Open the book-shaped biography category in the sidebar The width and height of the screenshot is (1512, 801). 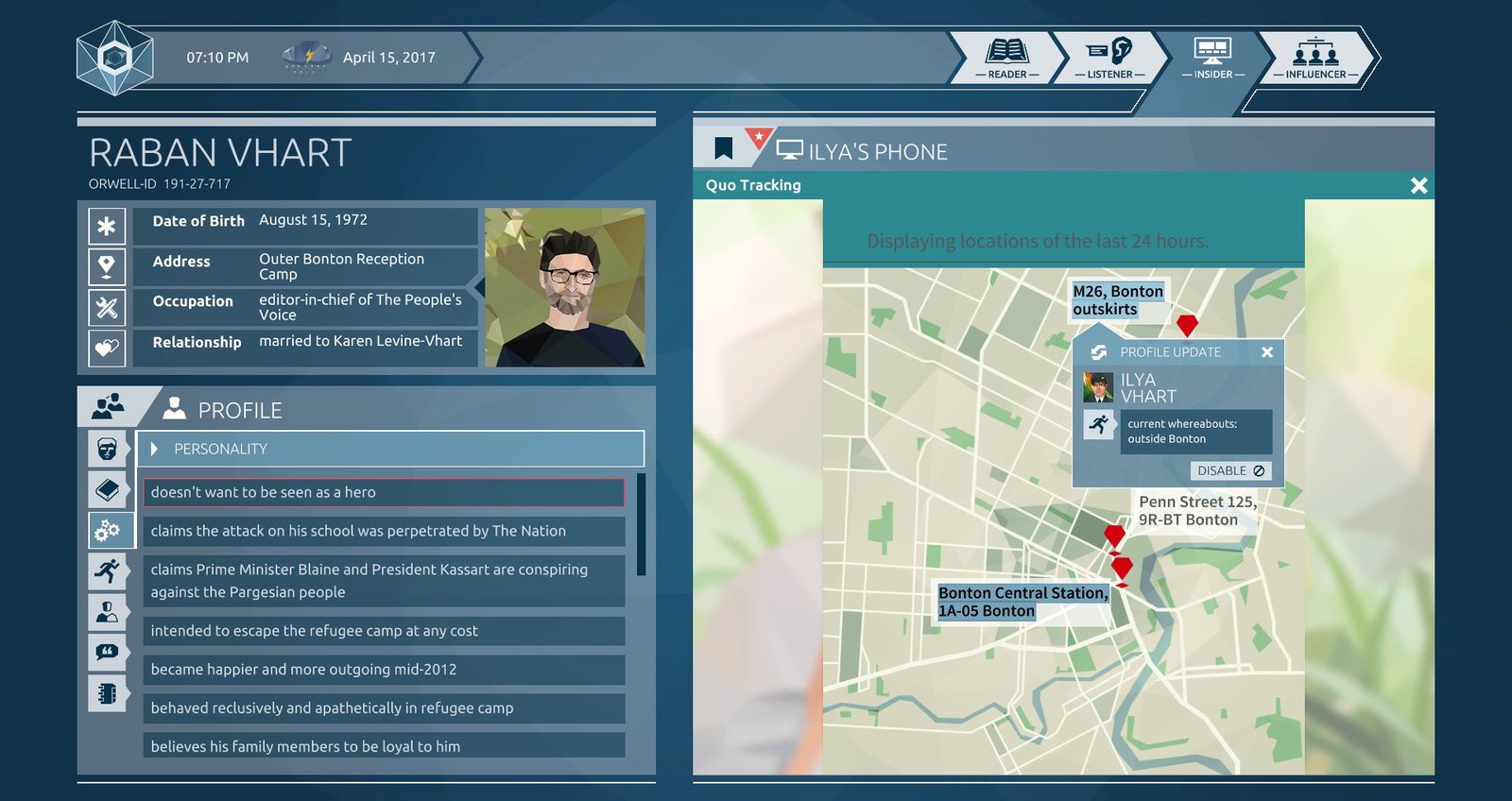108,488
